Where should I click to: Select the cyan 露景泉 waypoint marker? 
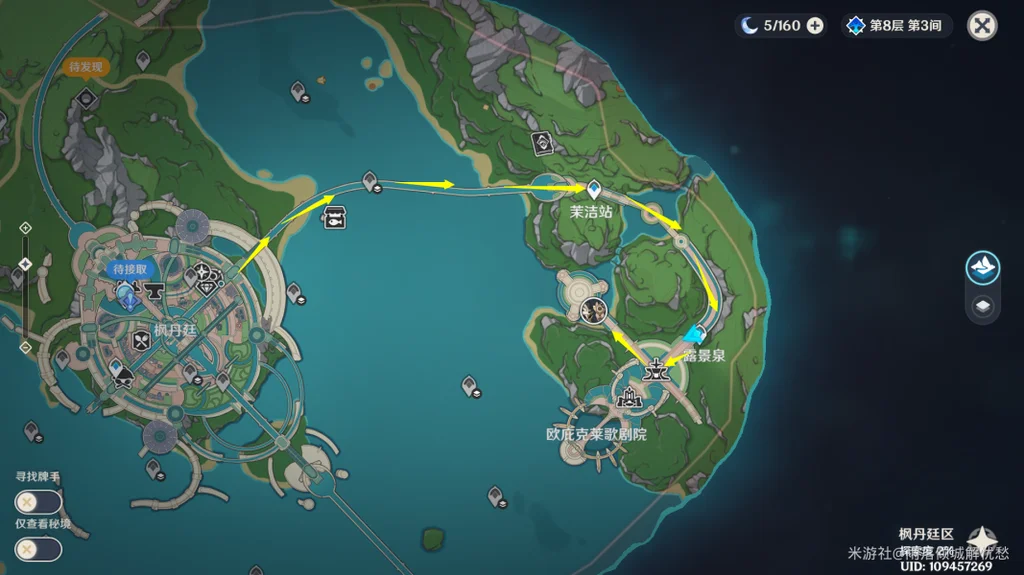pyautogui.click(x=693, y=334)
